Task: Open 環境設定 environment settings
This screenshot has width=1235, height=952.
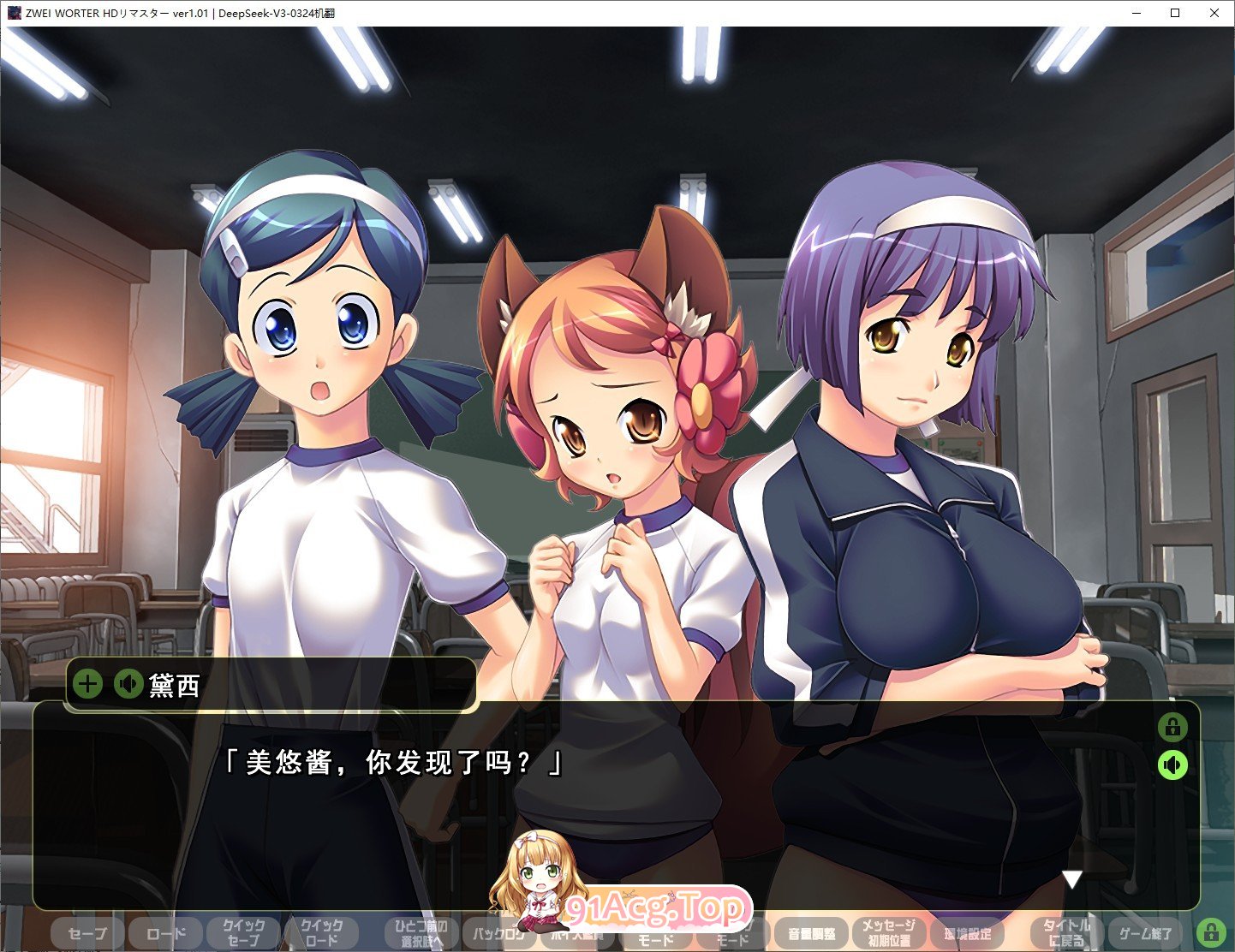Action: pos(967,933)
